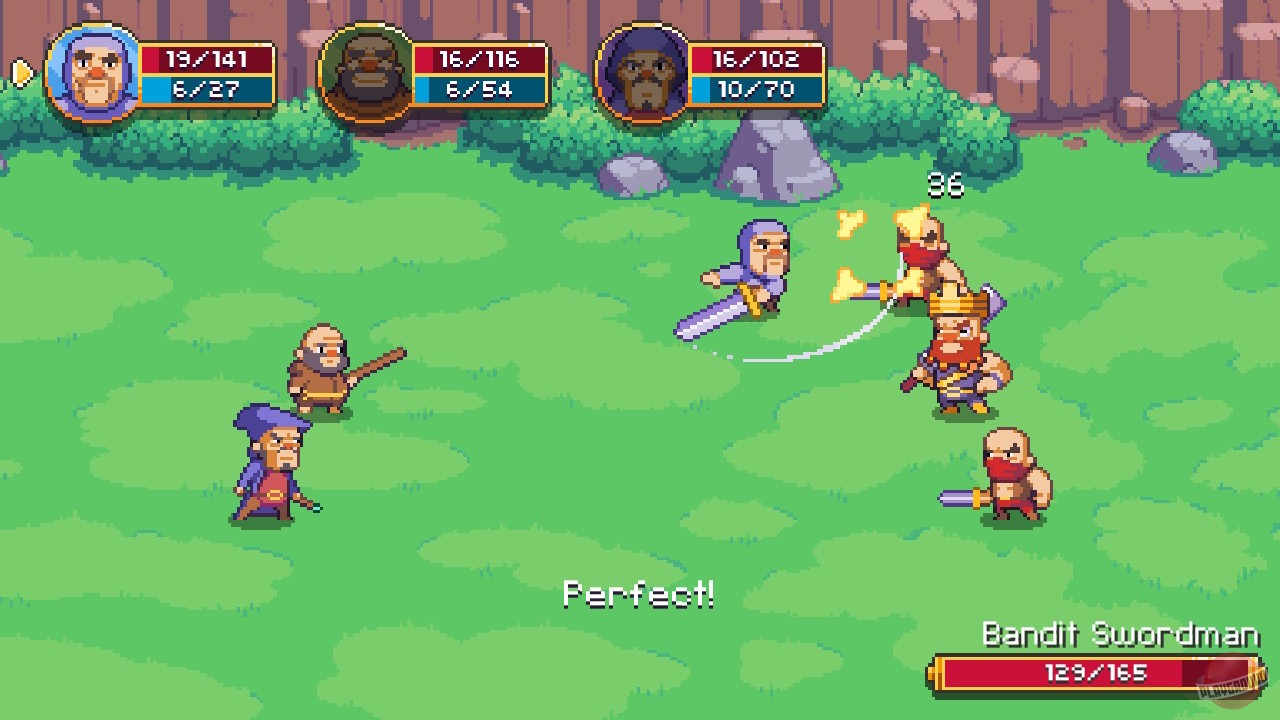Click the hero HP bar showing 19/141

pyautogui.click(x=207, y=57)
